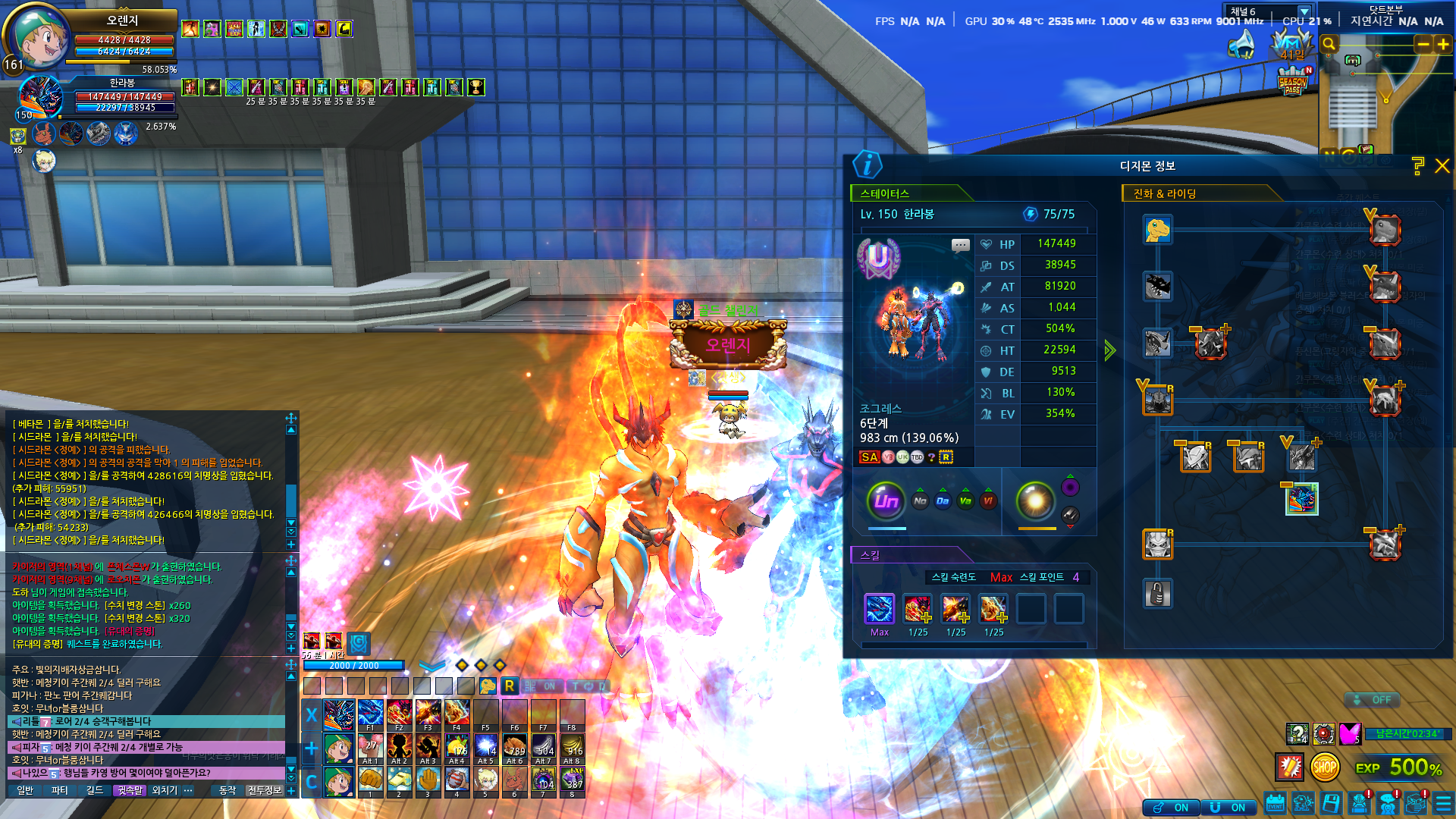Image resolution: width=1456 pixels, height=819 pixels.
Task: Open the main menu hamburger button
Action: [x=1443, y=804]
